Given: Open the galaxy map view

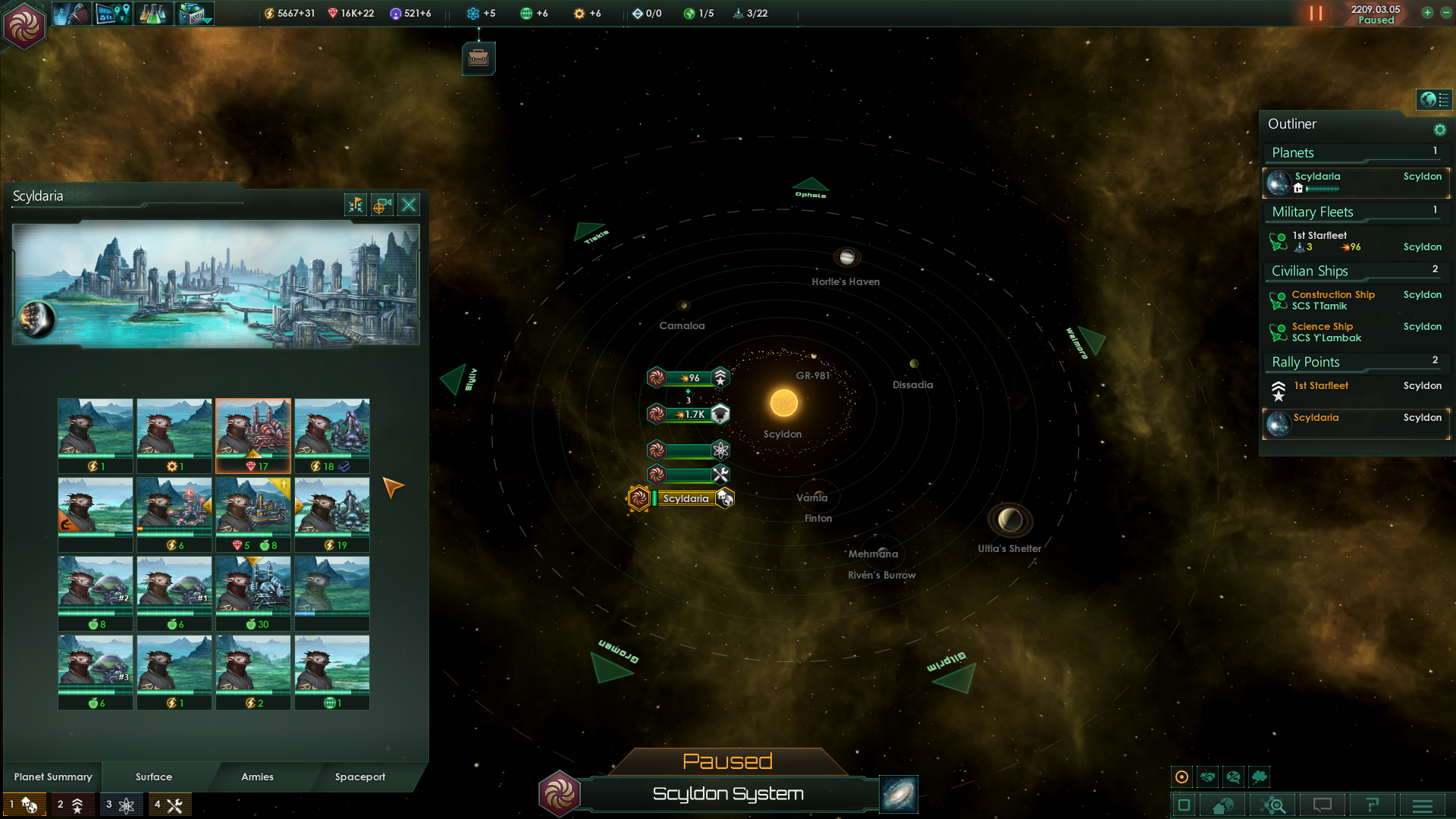Looking at the screenshot, I should coord(899,794).
